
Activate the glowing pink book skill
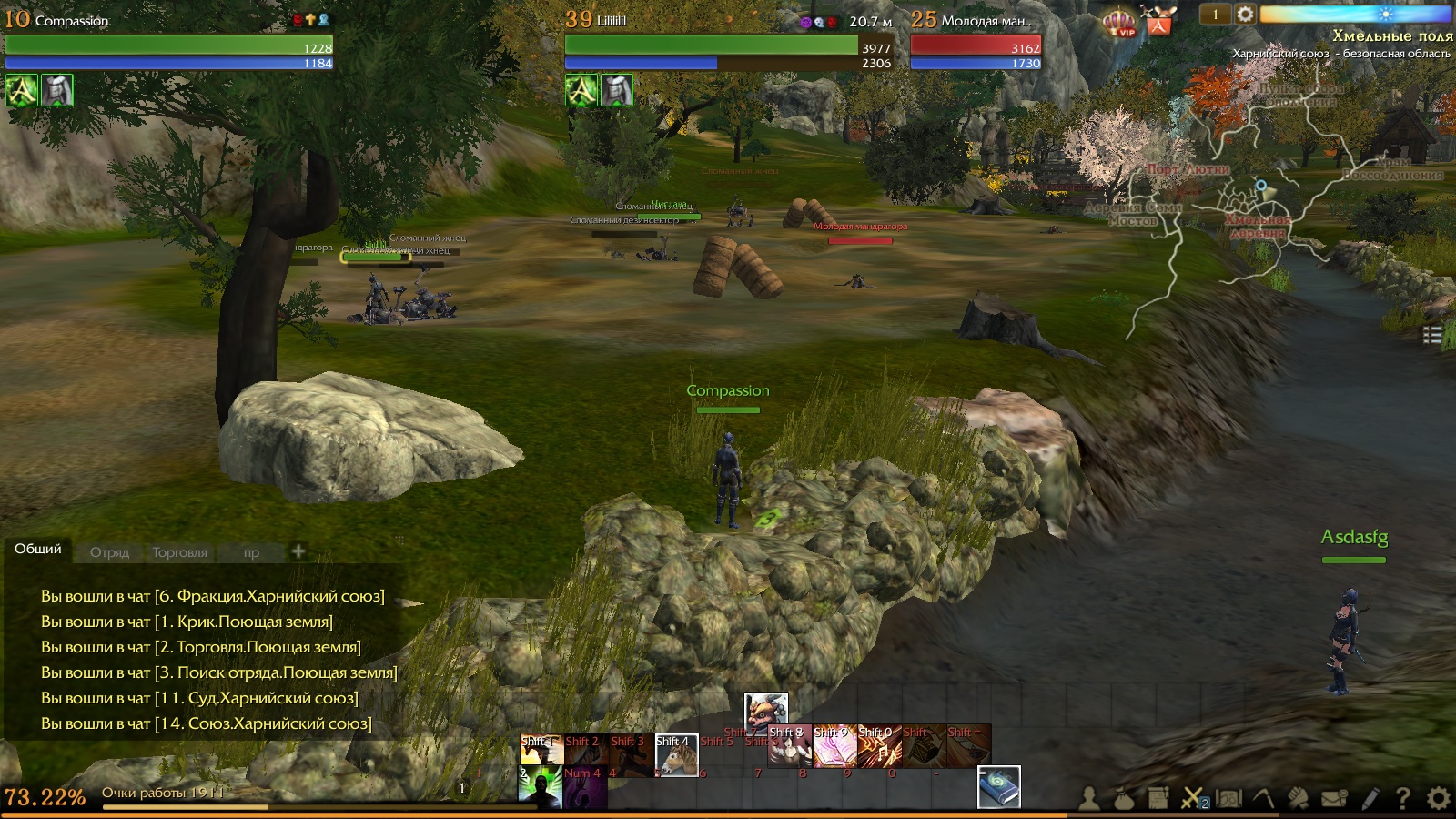point(834,747)
